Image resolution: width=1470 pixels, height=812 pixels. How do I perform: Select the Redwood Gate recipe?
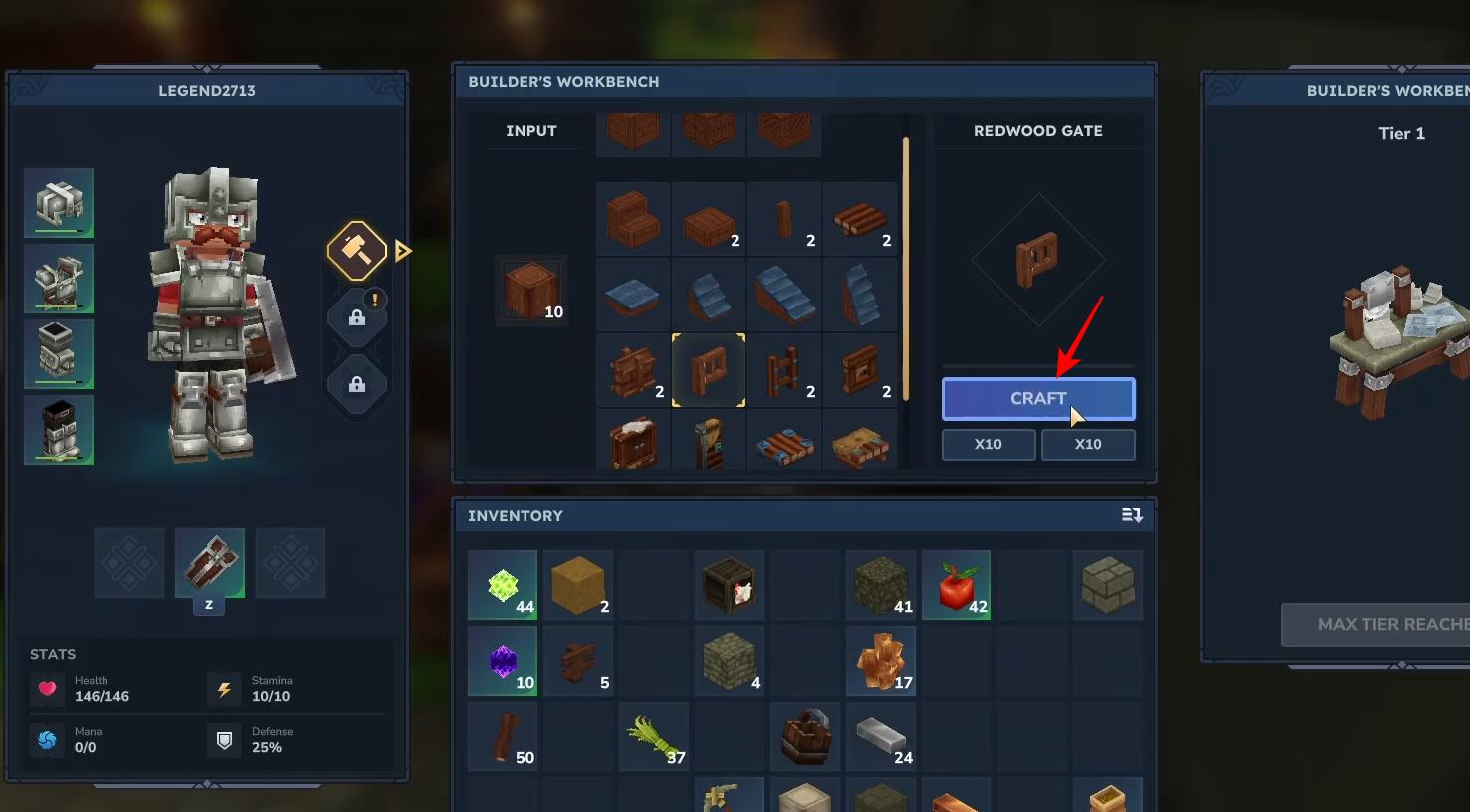(x=709, y=370)
